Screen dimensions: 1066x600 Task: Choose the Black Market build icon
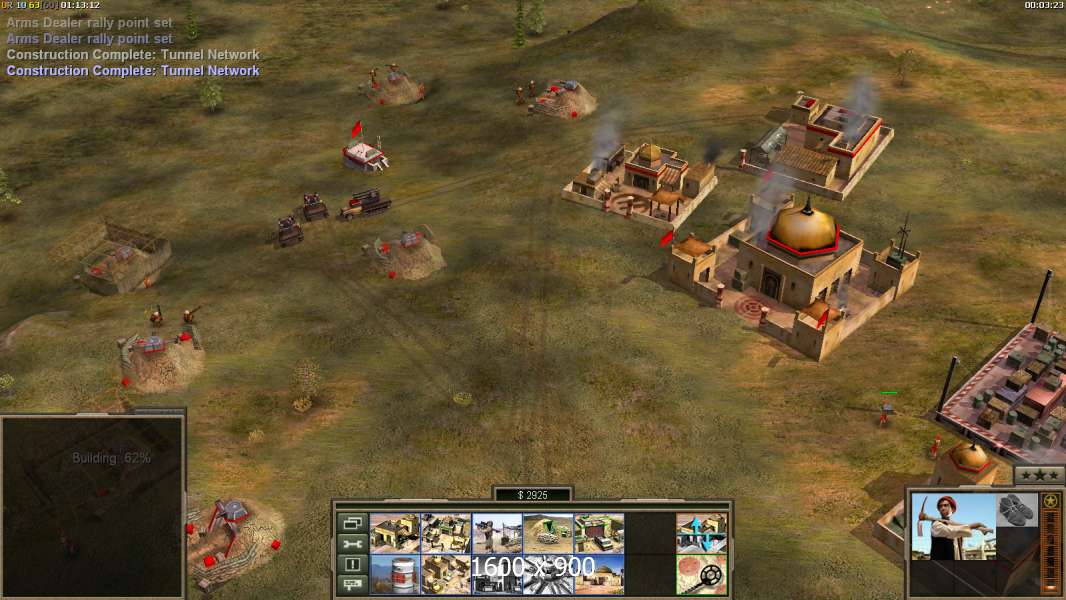click(497, 574)
